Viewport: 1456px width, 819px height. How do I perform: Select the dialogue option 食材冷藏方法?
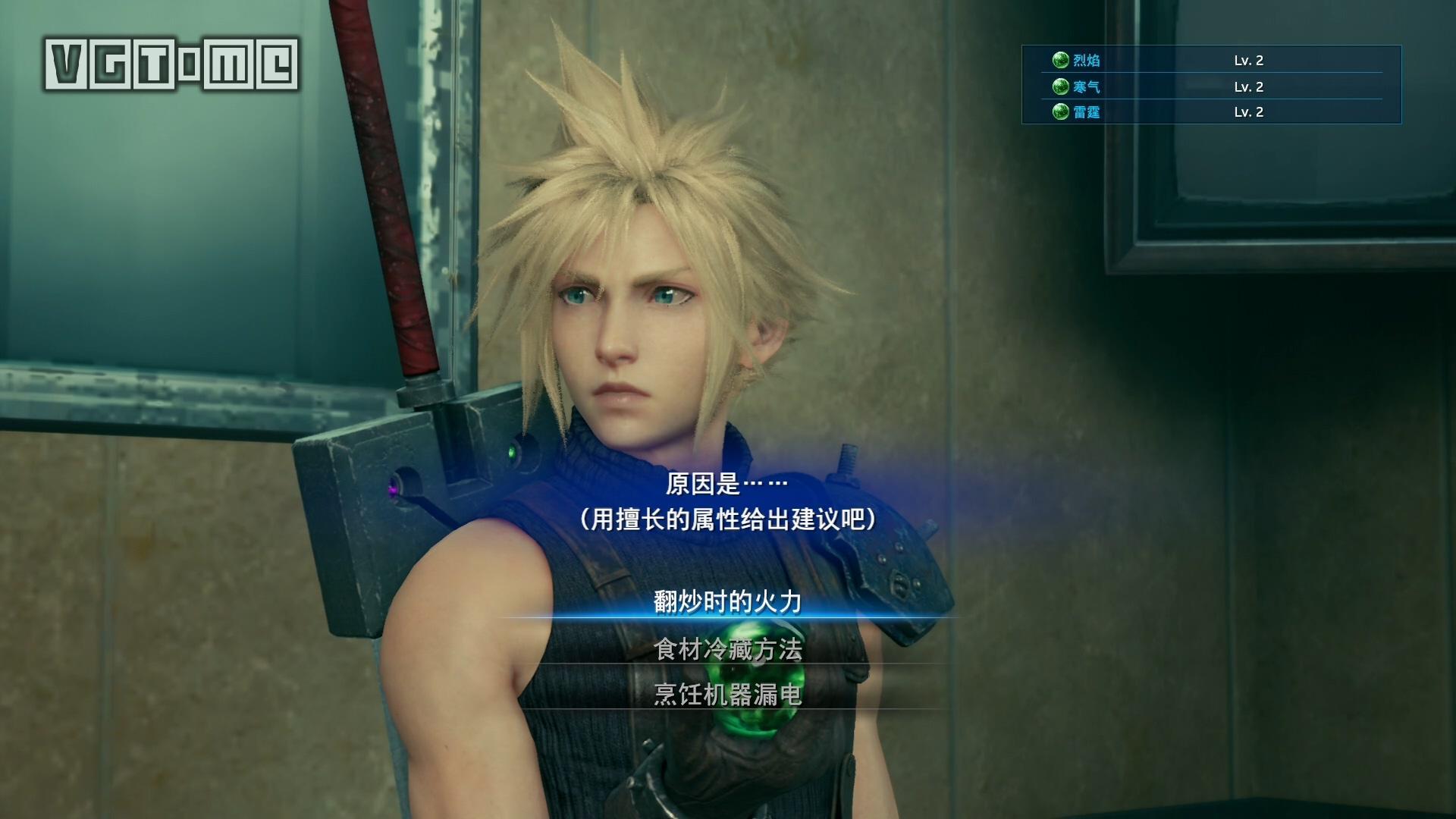click(x=727, y=649)
